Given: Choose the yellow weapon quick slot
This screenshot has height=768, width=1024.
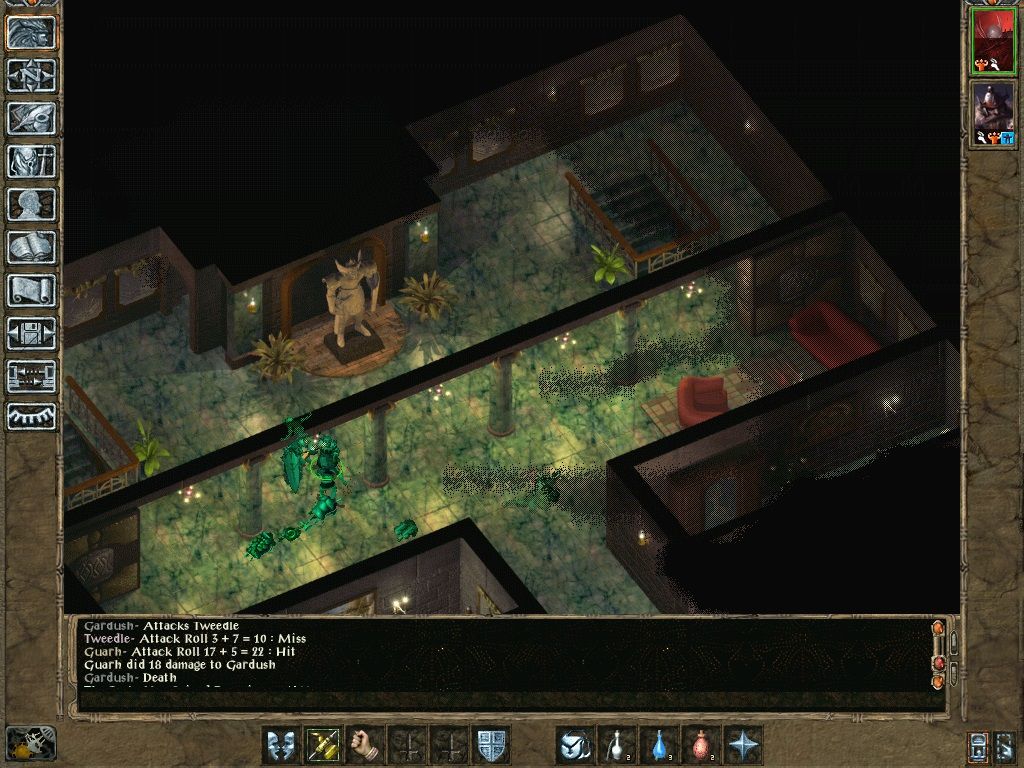Looking at the screenshot, I should coord(324,745).
